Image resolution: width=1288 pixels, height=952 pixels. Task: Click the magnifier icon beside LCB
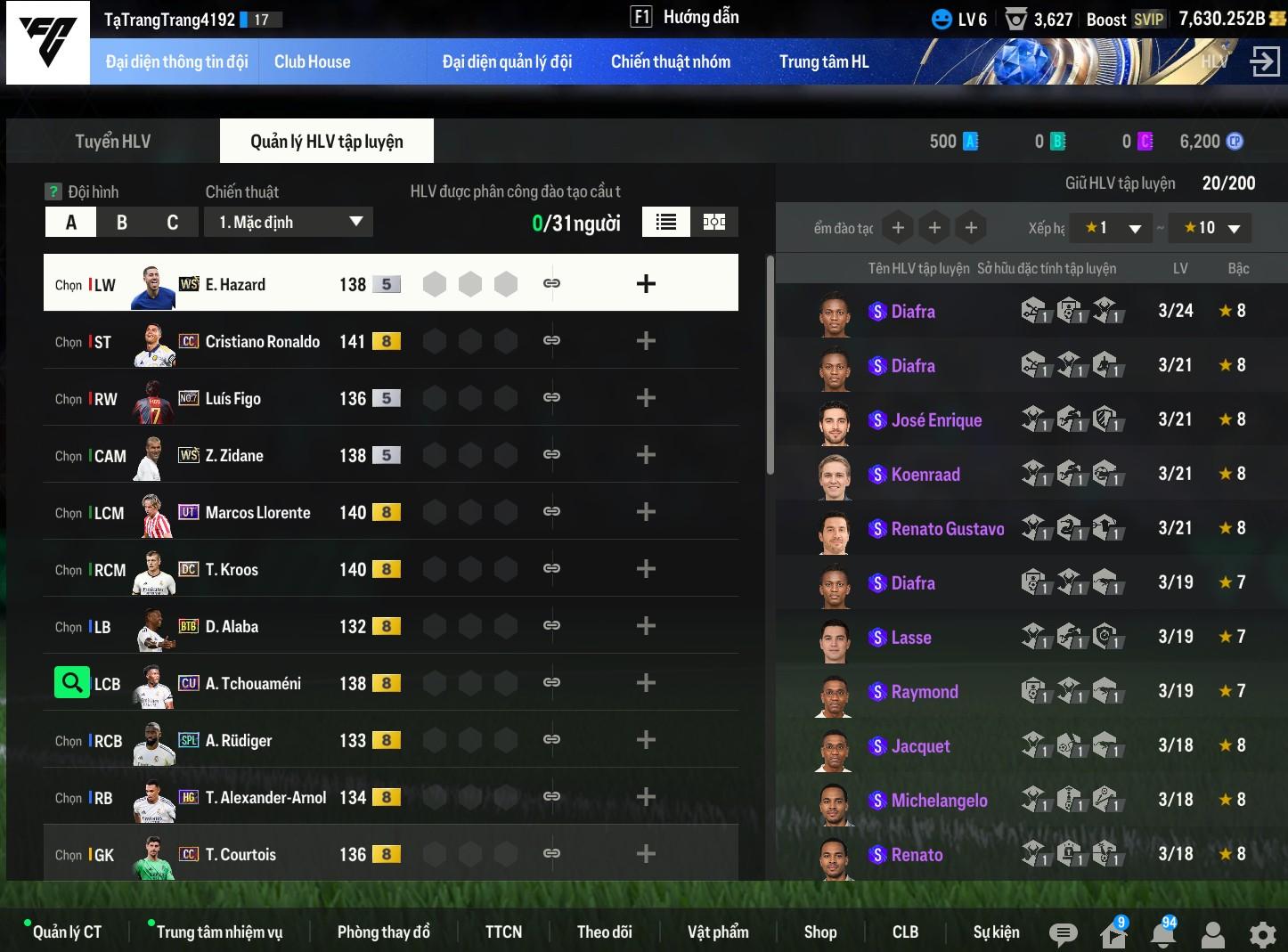71,683
